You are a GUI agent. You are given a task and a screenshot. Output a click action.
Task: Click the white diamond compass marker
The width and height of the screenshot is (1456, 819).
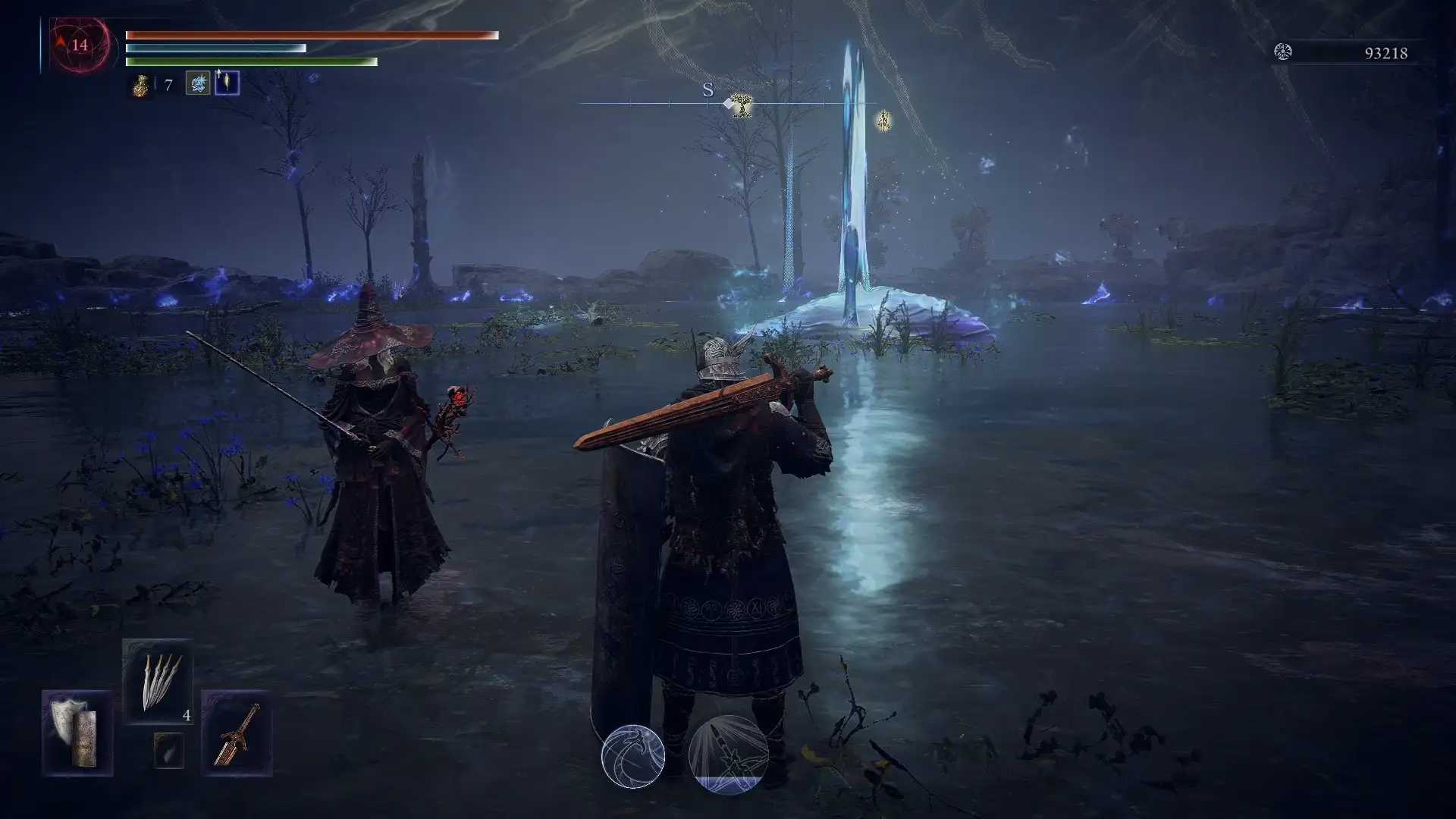(x=727, y=103)
